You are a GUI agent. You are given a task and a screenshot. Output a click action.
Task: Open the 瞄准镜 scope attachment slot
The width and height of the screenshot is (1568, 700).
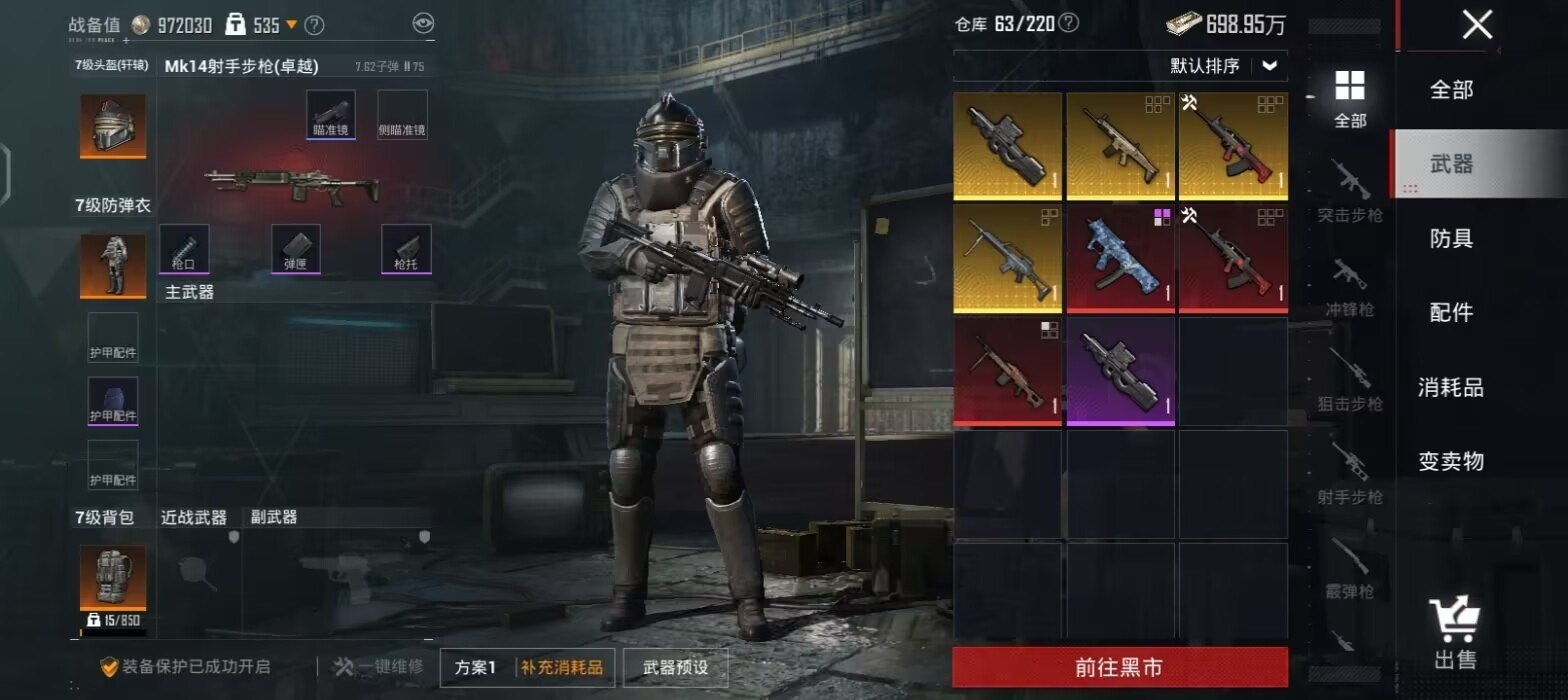[x=331, y=114]
